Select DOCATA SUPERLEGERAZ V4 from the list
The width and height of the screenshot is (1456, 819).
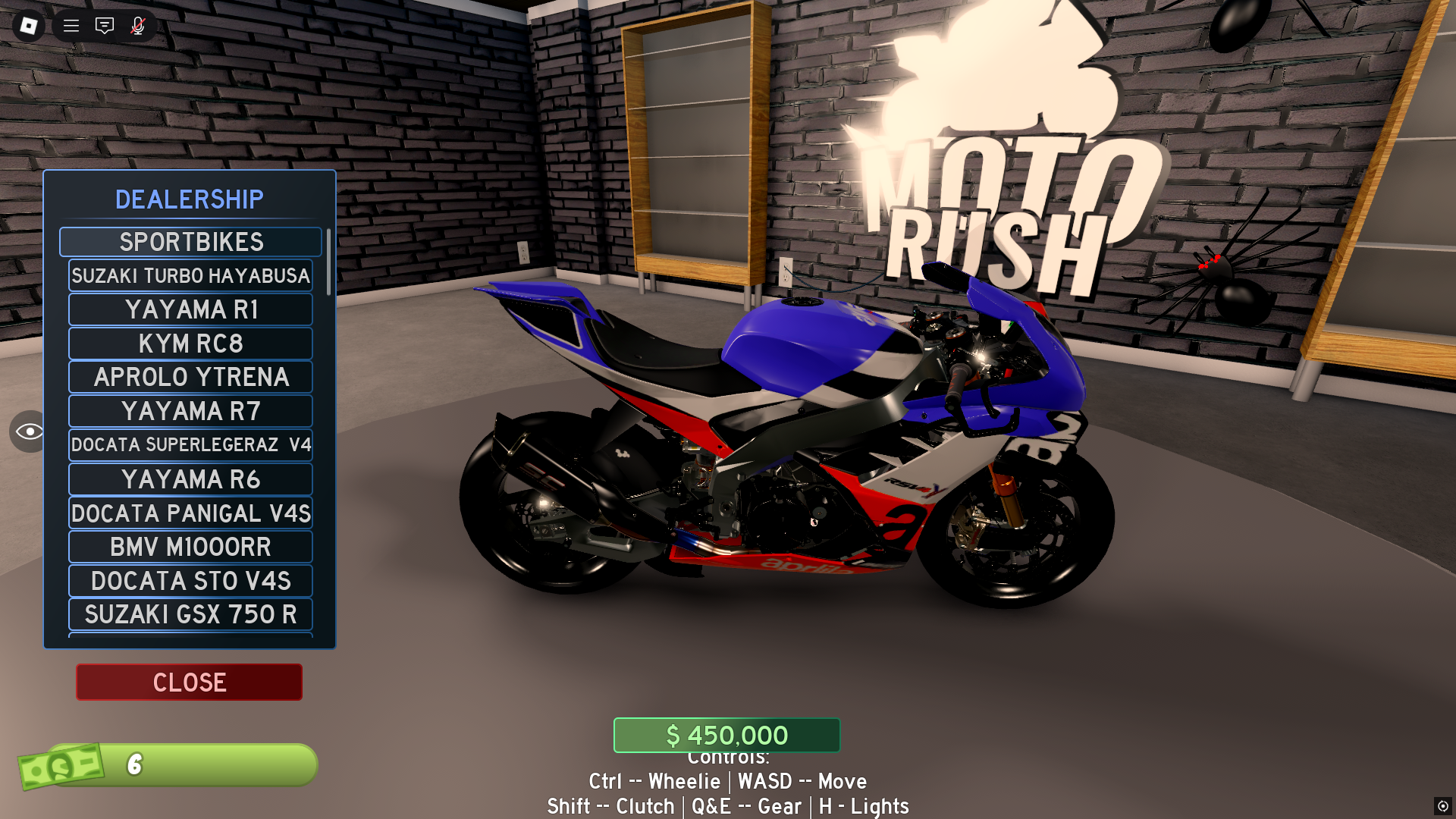coord(190,445)
